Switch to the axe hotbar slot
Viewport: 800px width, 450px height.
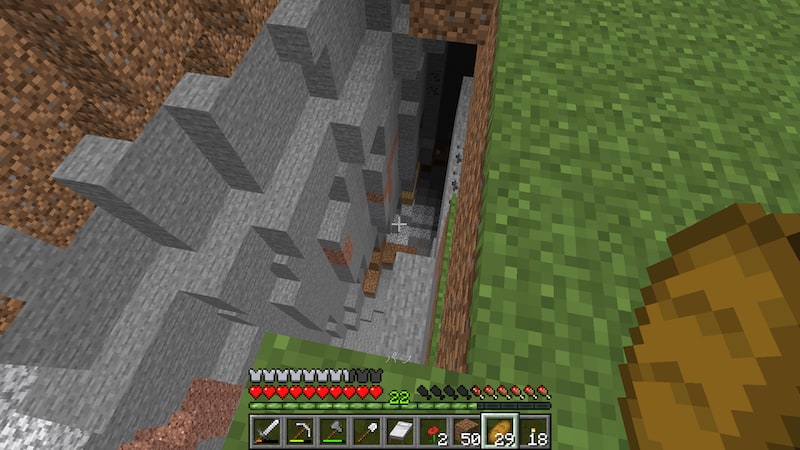(x=333, y=432)
